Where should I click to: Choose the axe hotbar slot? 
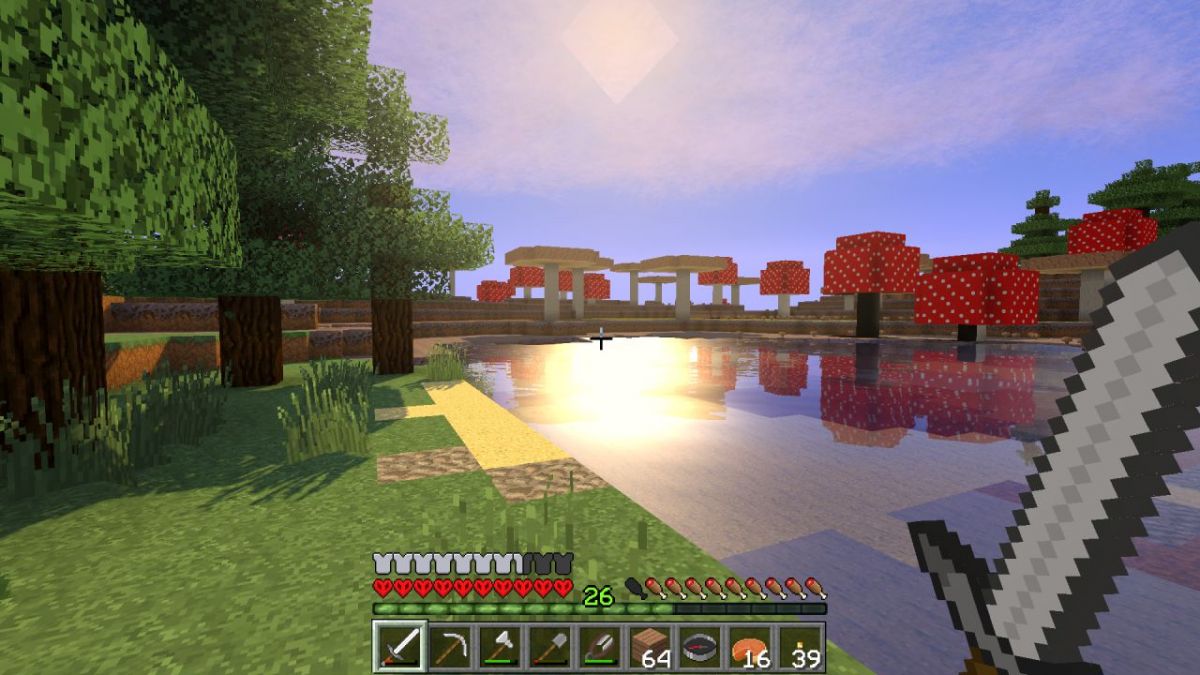click(x=500, y=646)
